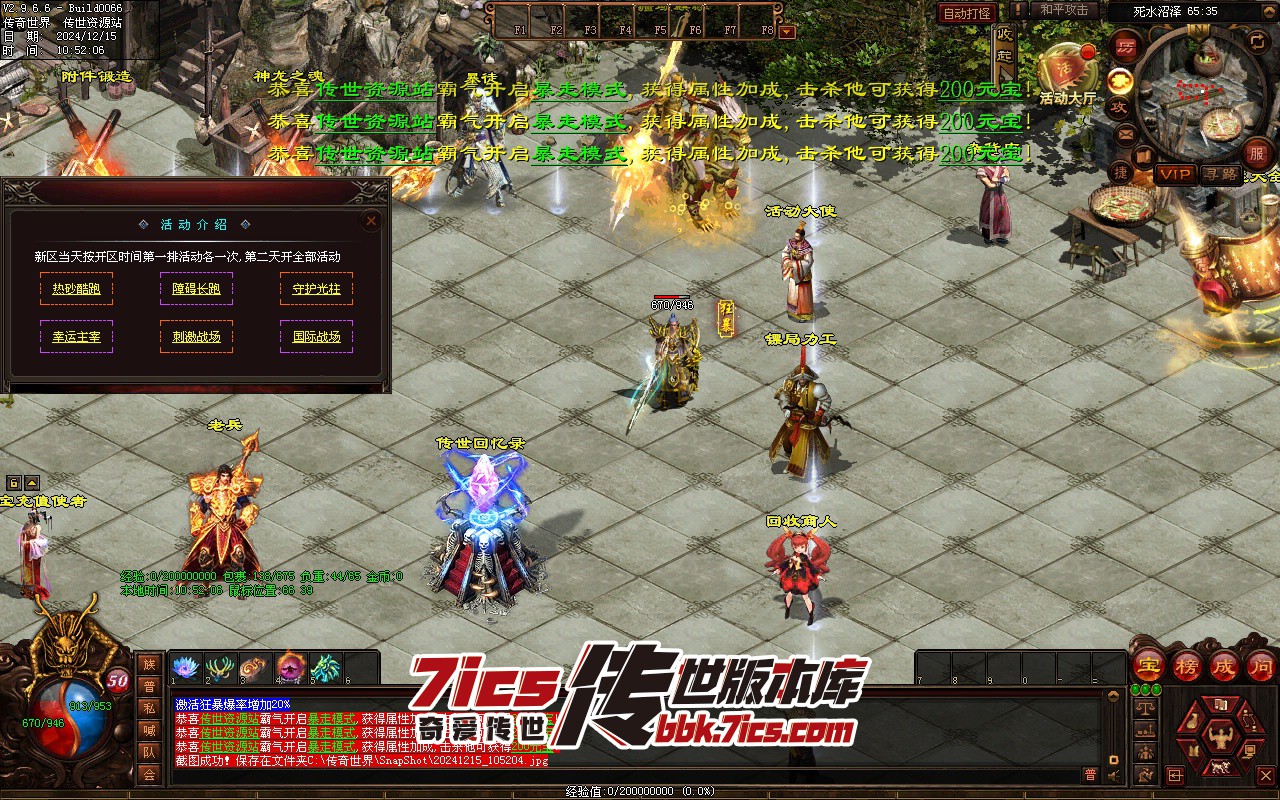Choose the 障碍长跑 activity button
This screenshot has width=1280, height=800.
[x=196, y=289]
